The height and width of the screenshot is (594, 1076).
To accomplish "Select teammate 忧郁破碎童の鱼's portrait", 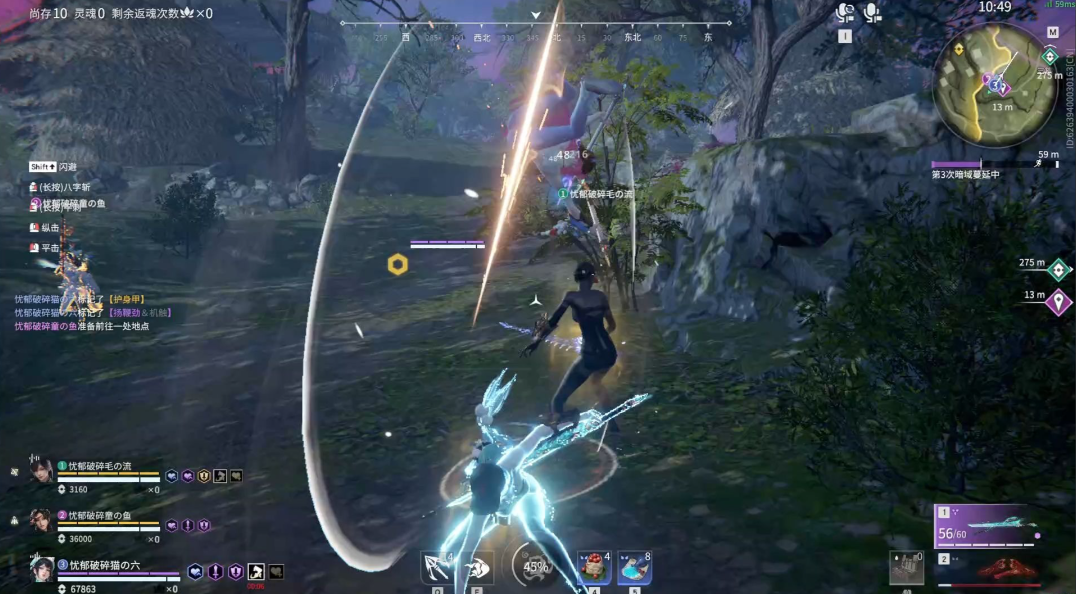I will [40, 521].
